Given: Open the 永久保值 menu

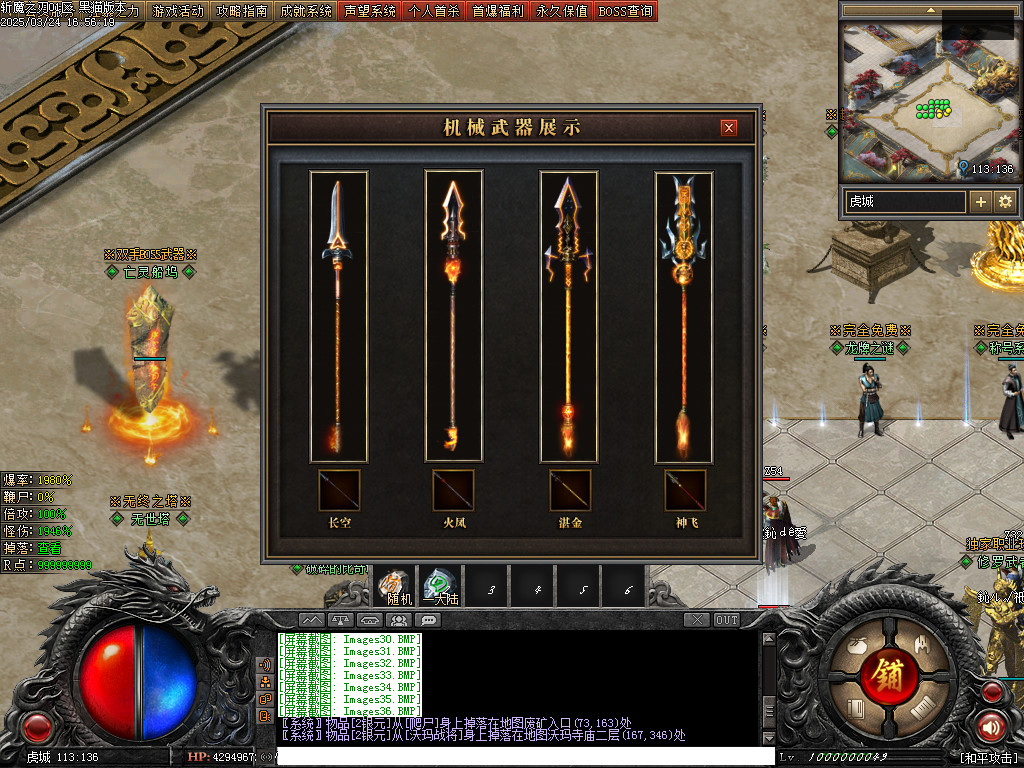Looking at the screenshot, I should pyautogui.click(x=562, y=11).
